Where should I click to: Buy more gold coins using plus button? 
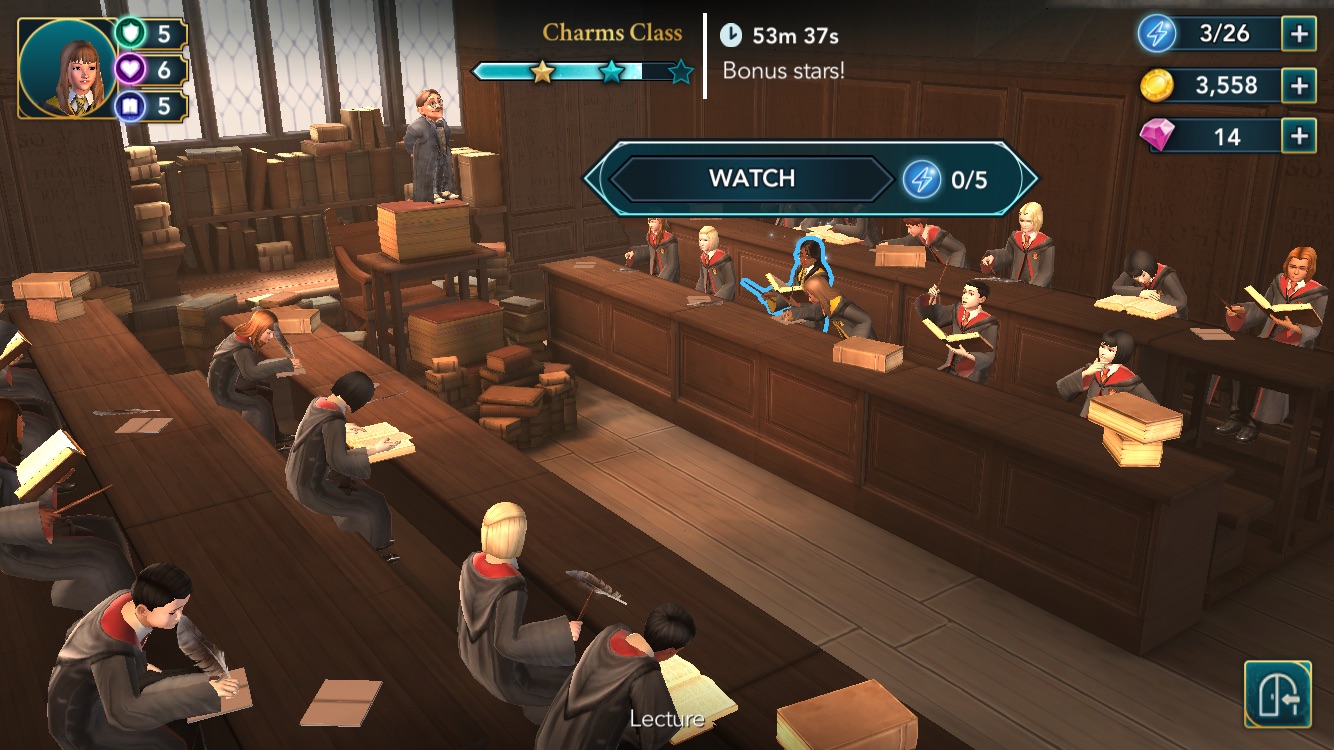1299,86
